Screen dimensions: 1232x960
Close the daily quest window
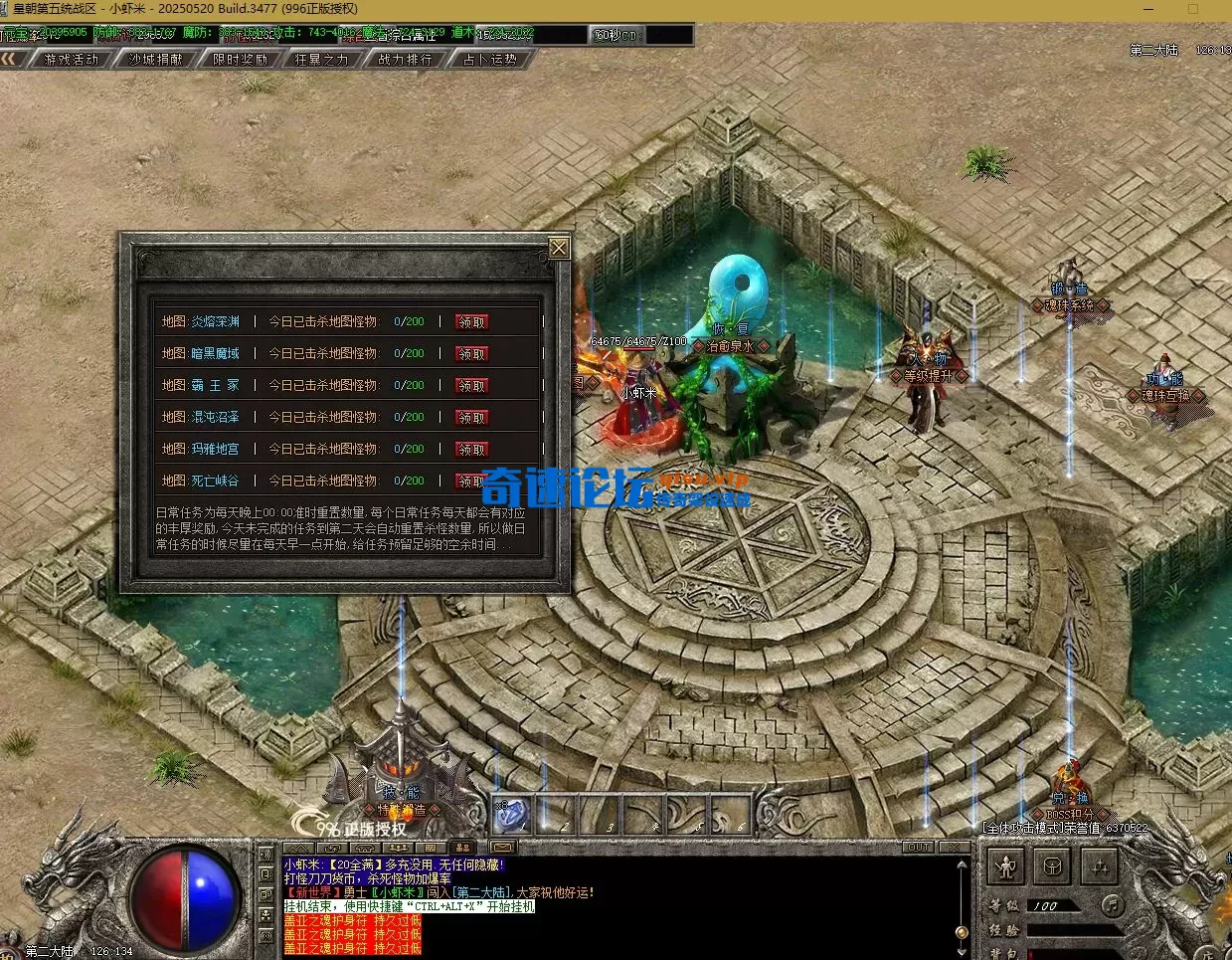pos(559,248)
